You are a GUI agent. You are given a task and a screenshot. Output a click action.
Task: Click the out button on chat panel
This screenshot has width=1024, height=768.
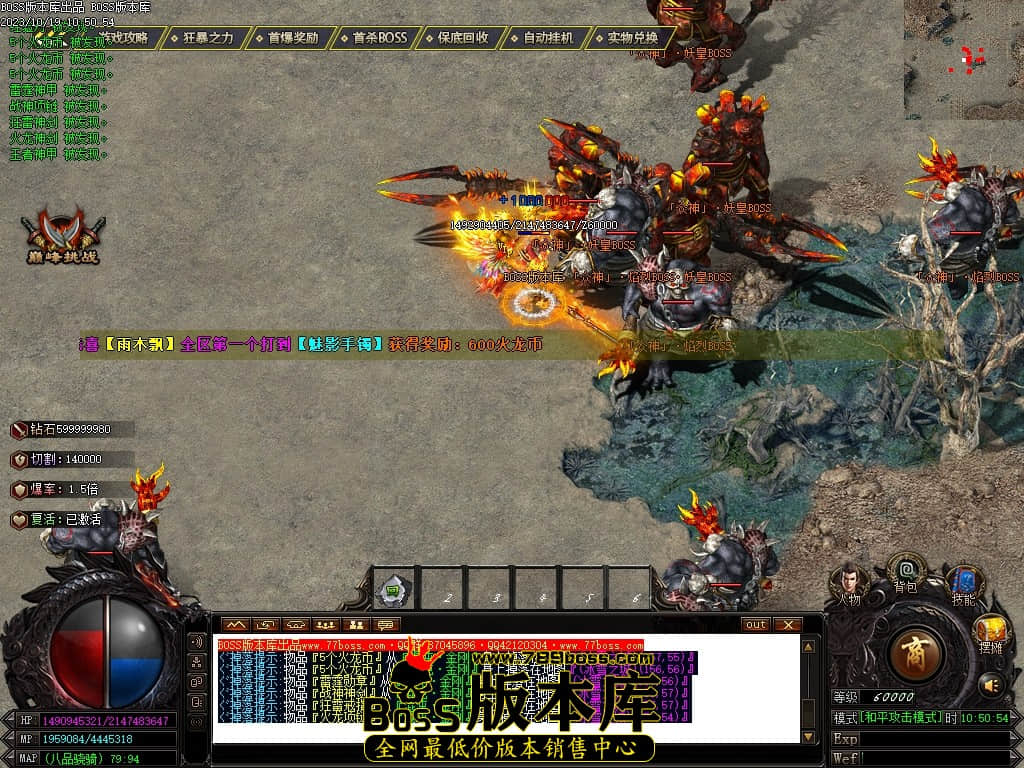click(x=756, y=625)
